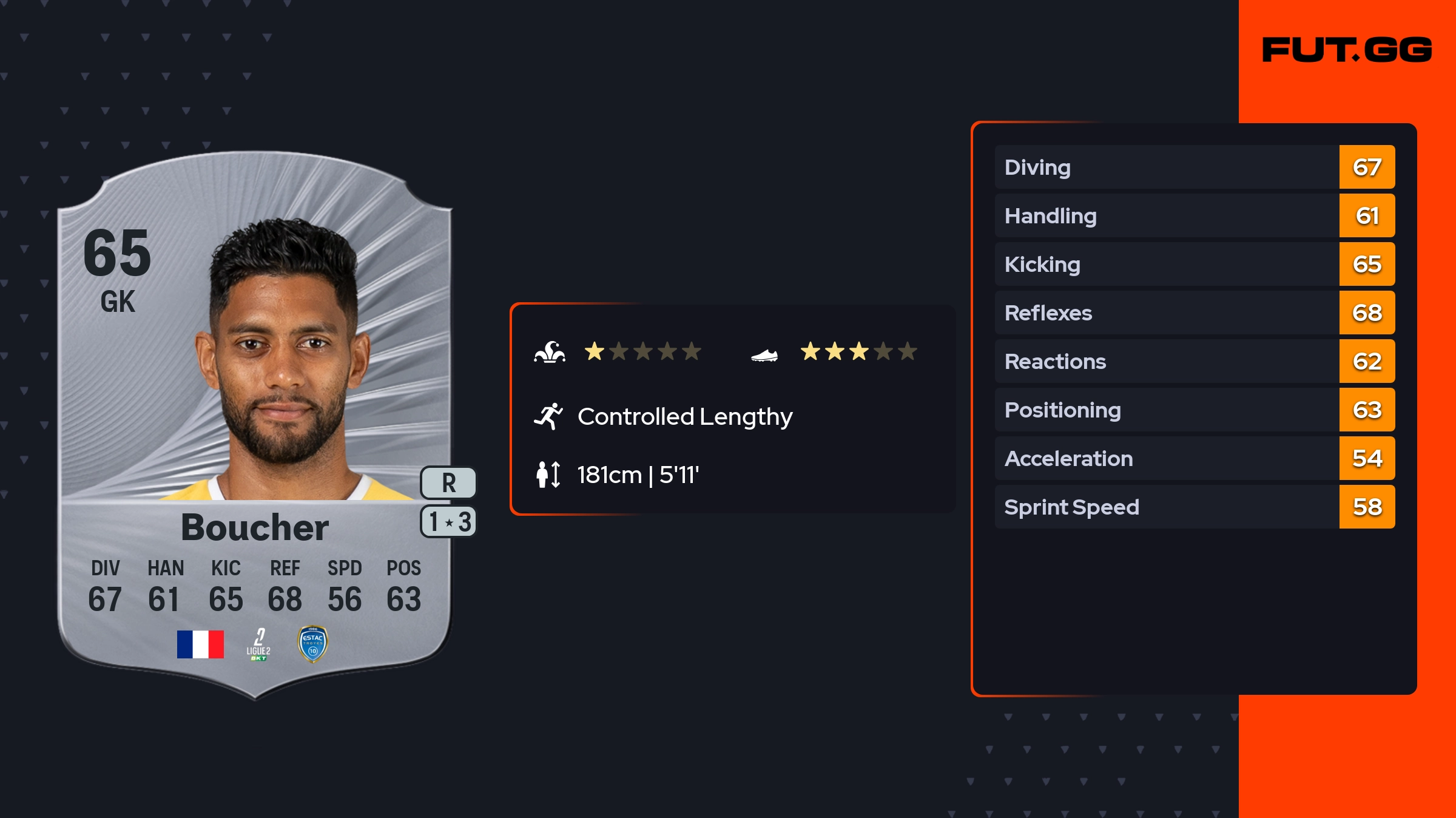Viewport: 1456px width, 818px height.
Task: Click the Ligue 2 league logo
Action: (x=258, y=644)
